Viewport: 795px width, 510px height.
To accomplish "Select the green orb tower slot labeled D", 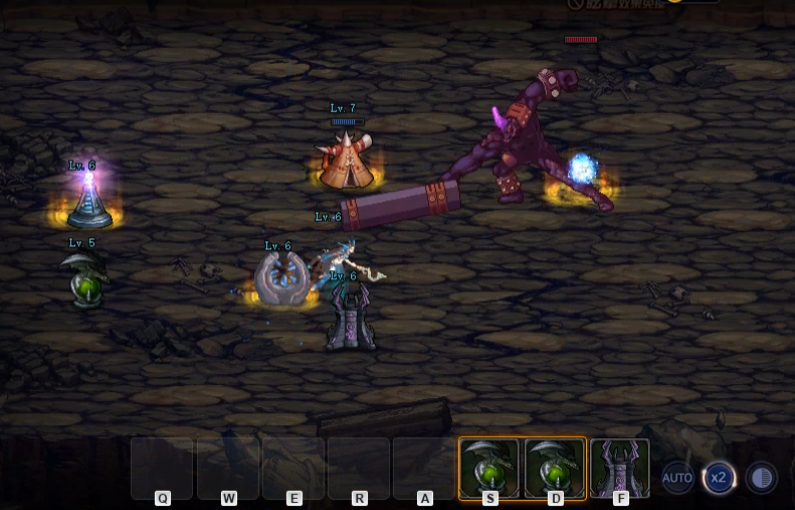I will pyautogui.click(x=555, y=467).
